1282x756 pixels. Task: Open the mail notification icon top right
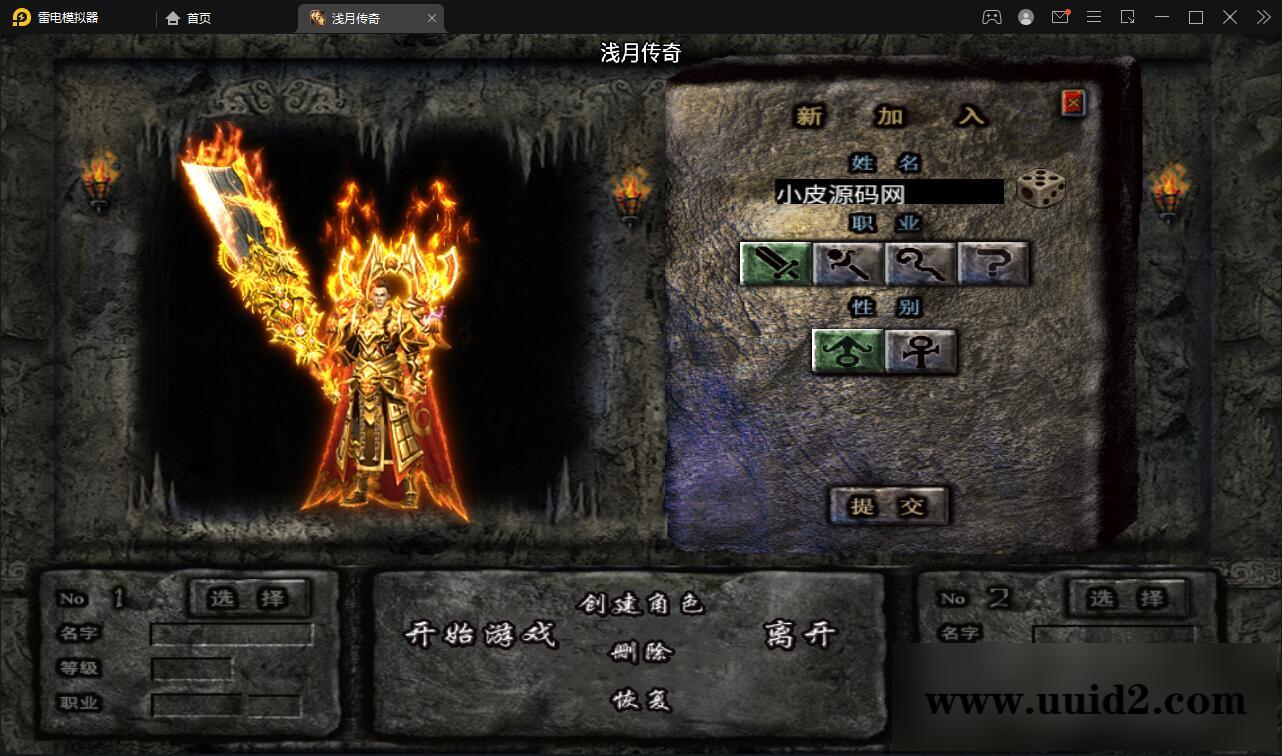pyautogui.click(x=1060, y=17)
